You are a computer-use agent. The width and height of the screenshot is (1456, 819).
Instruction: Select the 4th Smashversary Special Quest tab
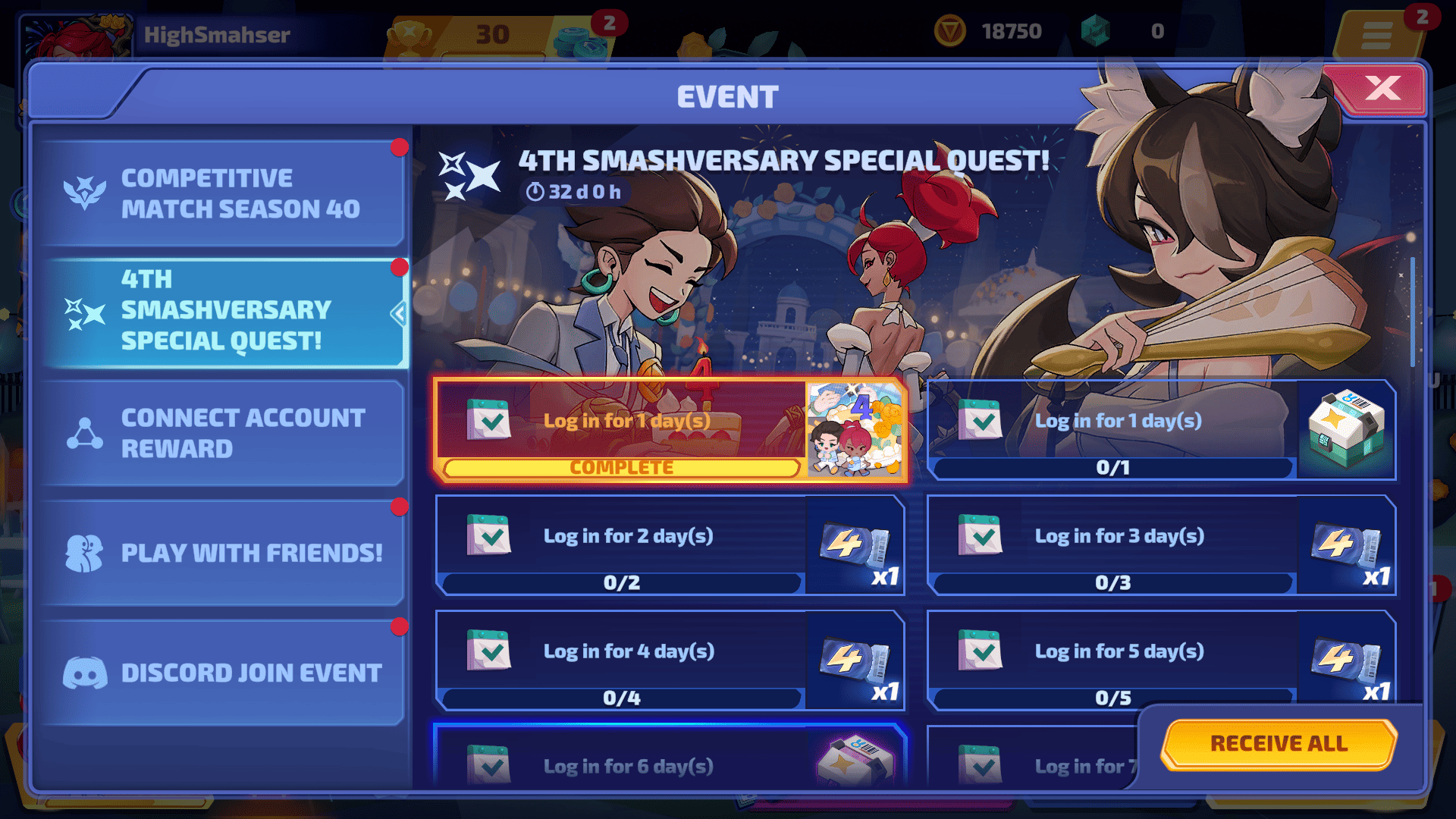[222, 311]
